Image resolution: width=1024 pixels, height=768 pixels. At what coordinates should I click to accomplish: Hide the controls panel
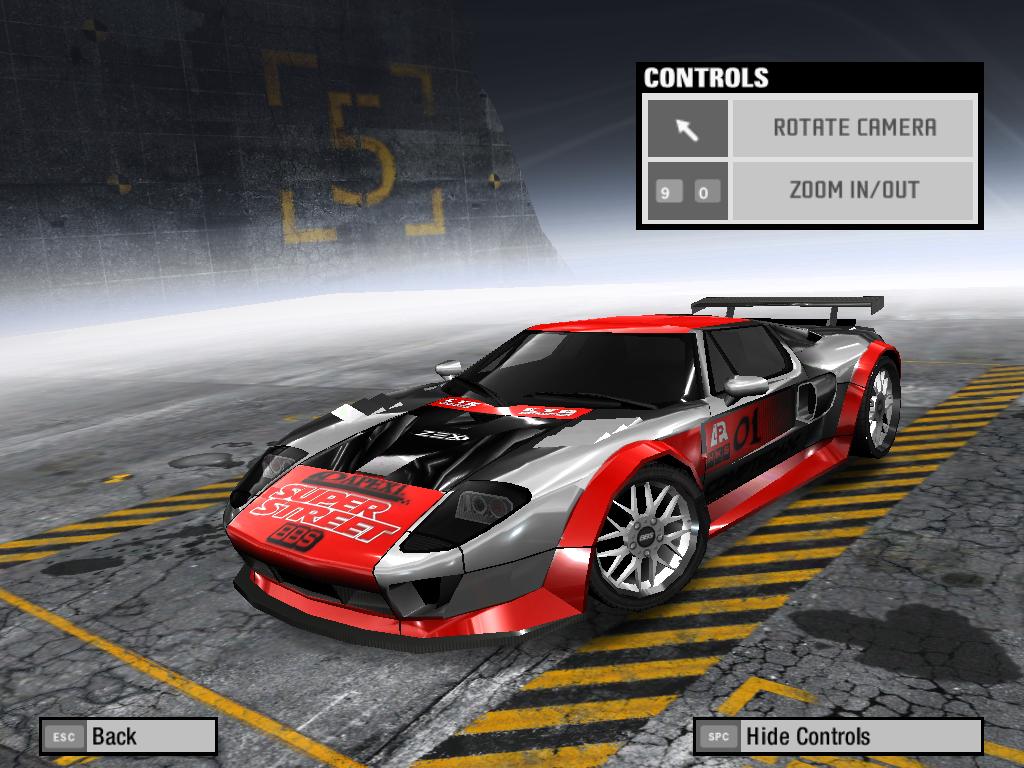point(837,737)
